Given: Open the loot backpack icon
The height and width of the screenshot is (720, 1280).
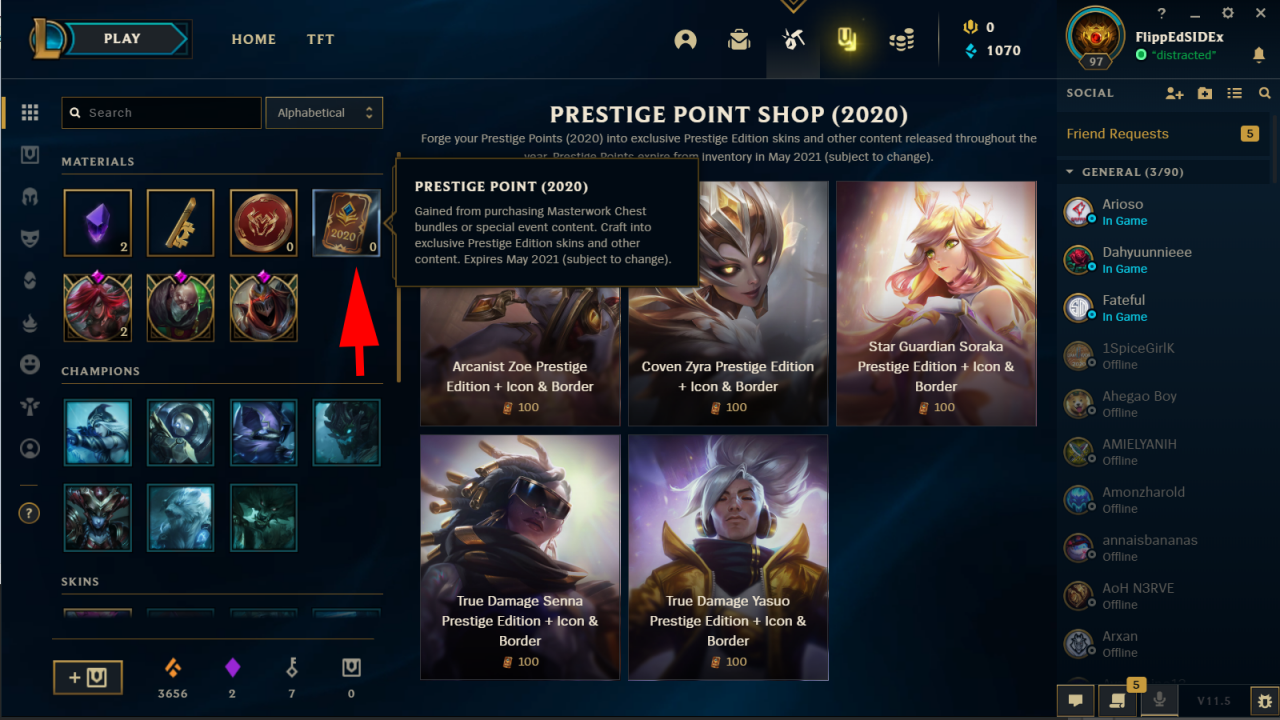Looking at the screenshot, I should [x=739, y=40].
